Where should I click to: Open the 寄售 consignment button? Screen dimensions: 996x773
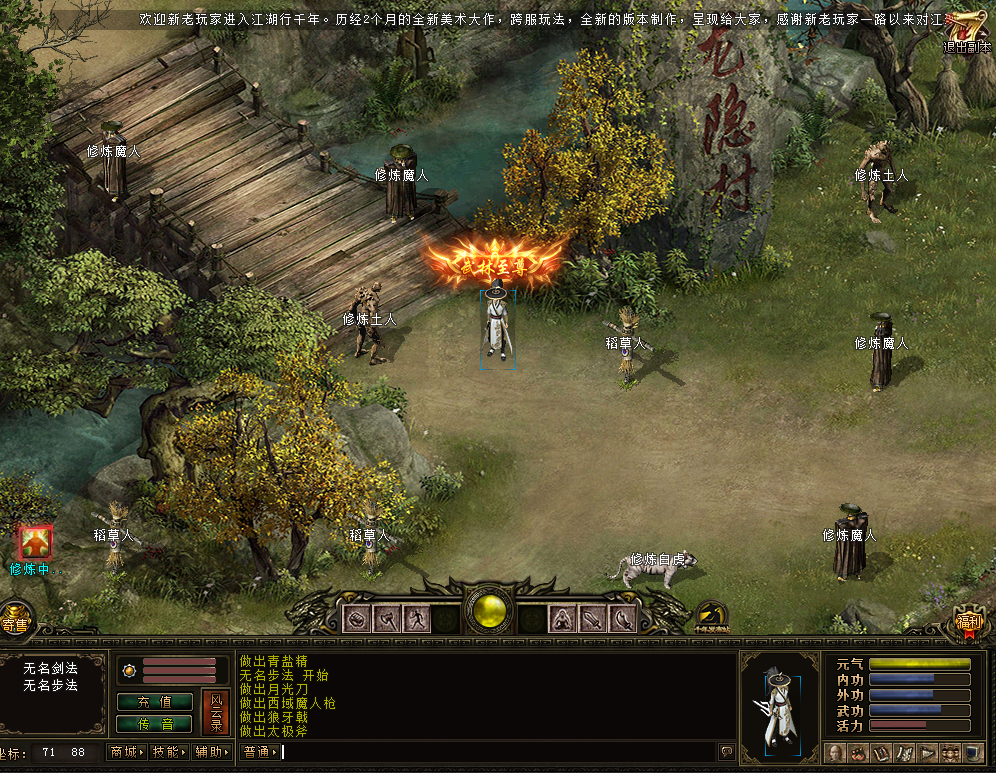15,623
